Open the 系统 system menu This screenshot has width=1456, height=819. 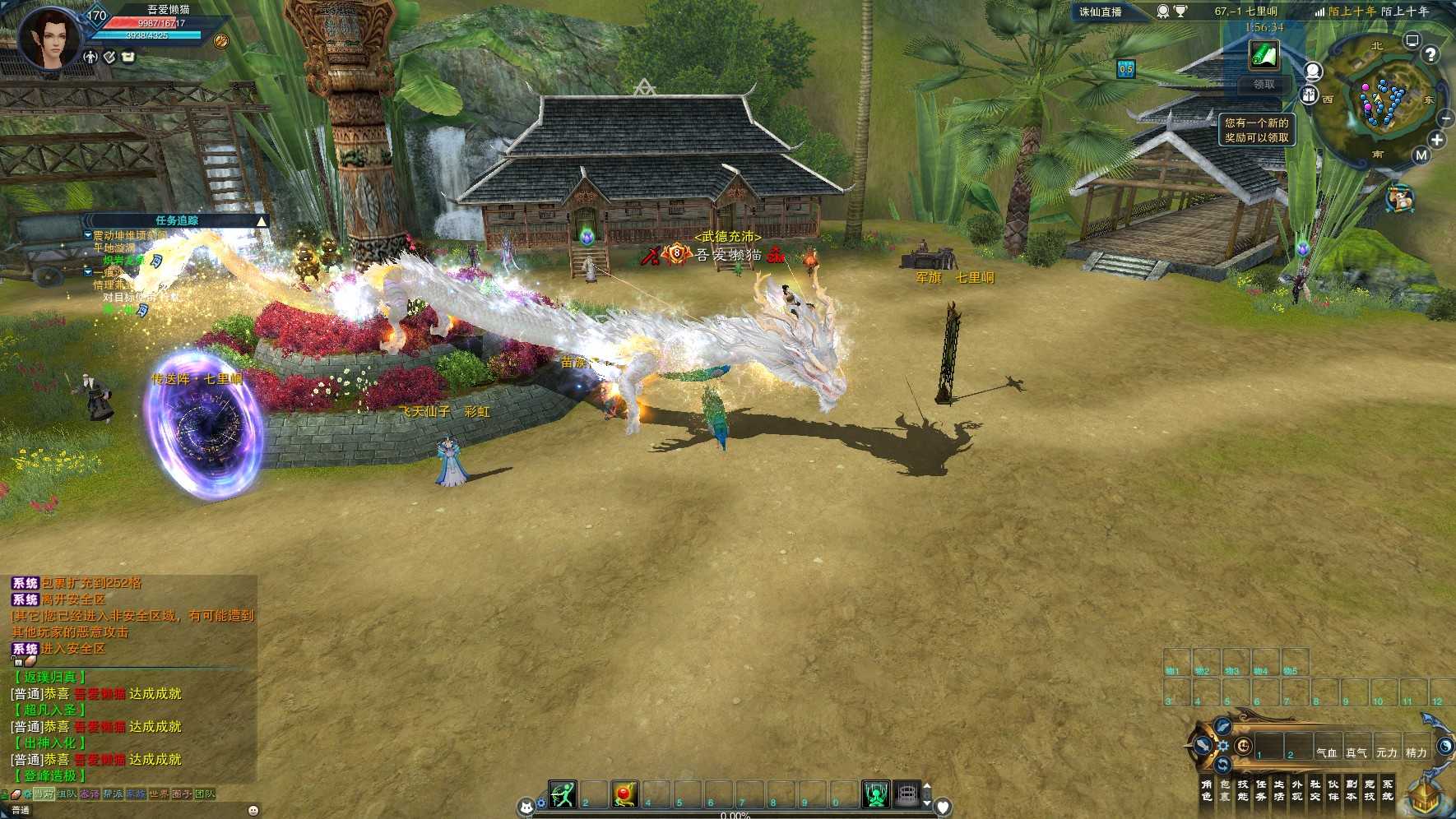[x=1388, y=790]
